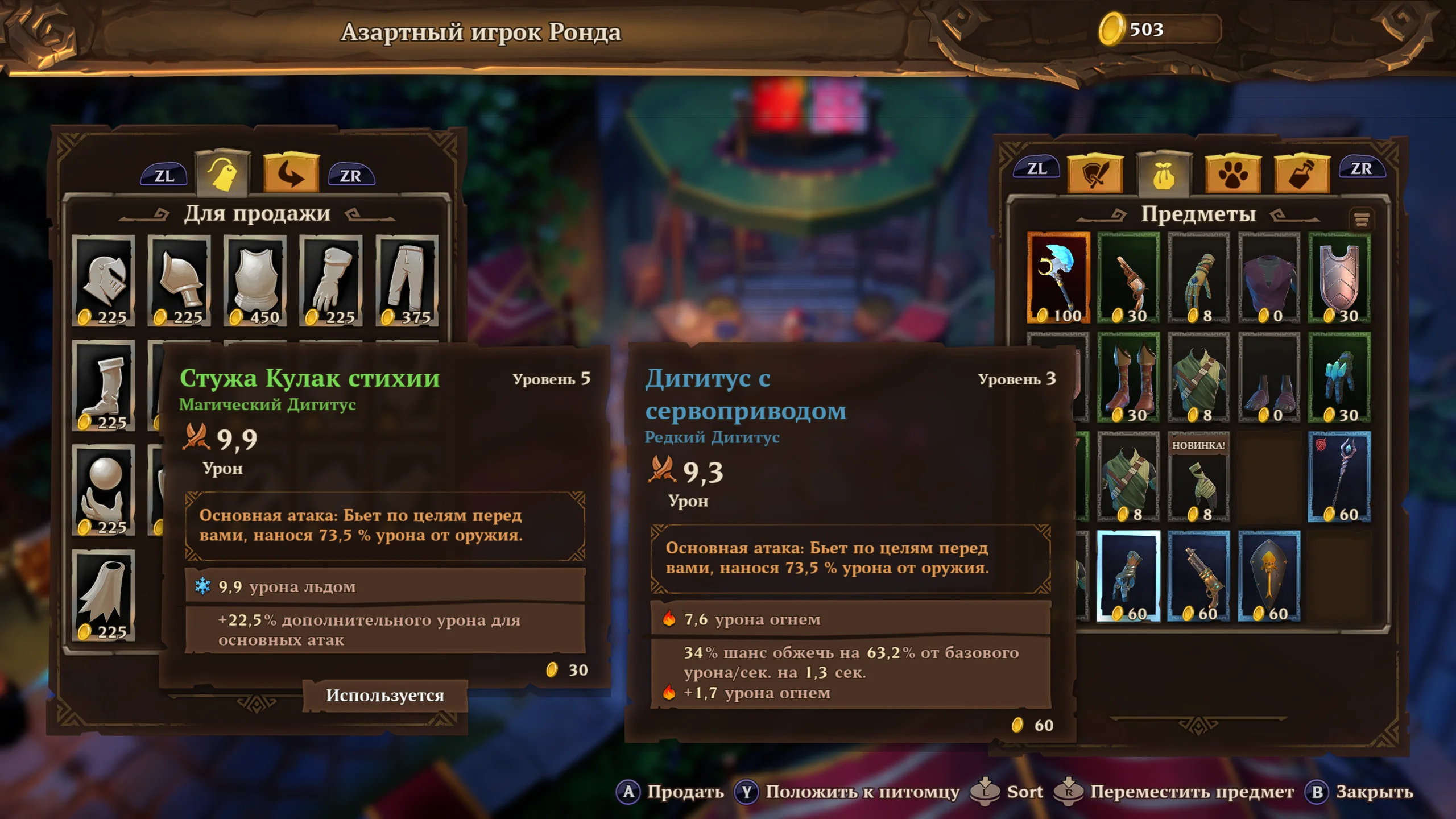Click the inventory sort list icon
The width and height of the screenshot is (1456, 819).
click(1361, 220)
